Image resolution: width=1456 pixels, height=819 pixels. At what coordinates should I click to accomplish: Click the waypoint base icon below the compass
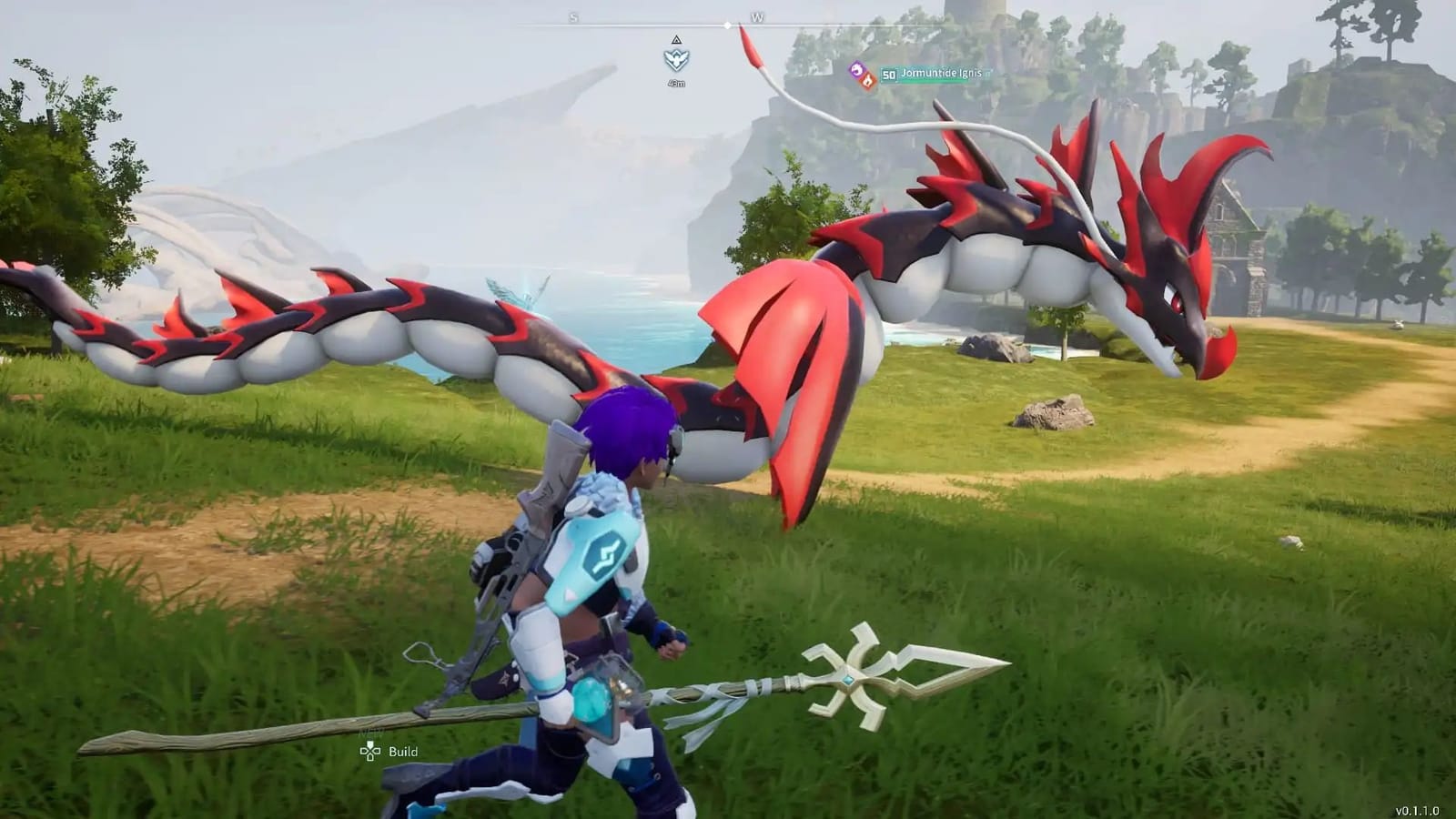click(x=675, y=58)
